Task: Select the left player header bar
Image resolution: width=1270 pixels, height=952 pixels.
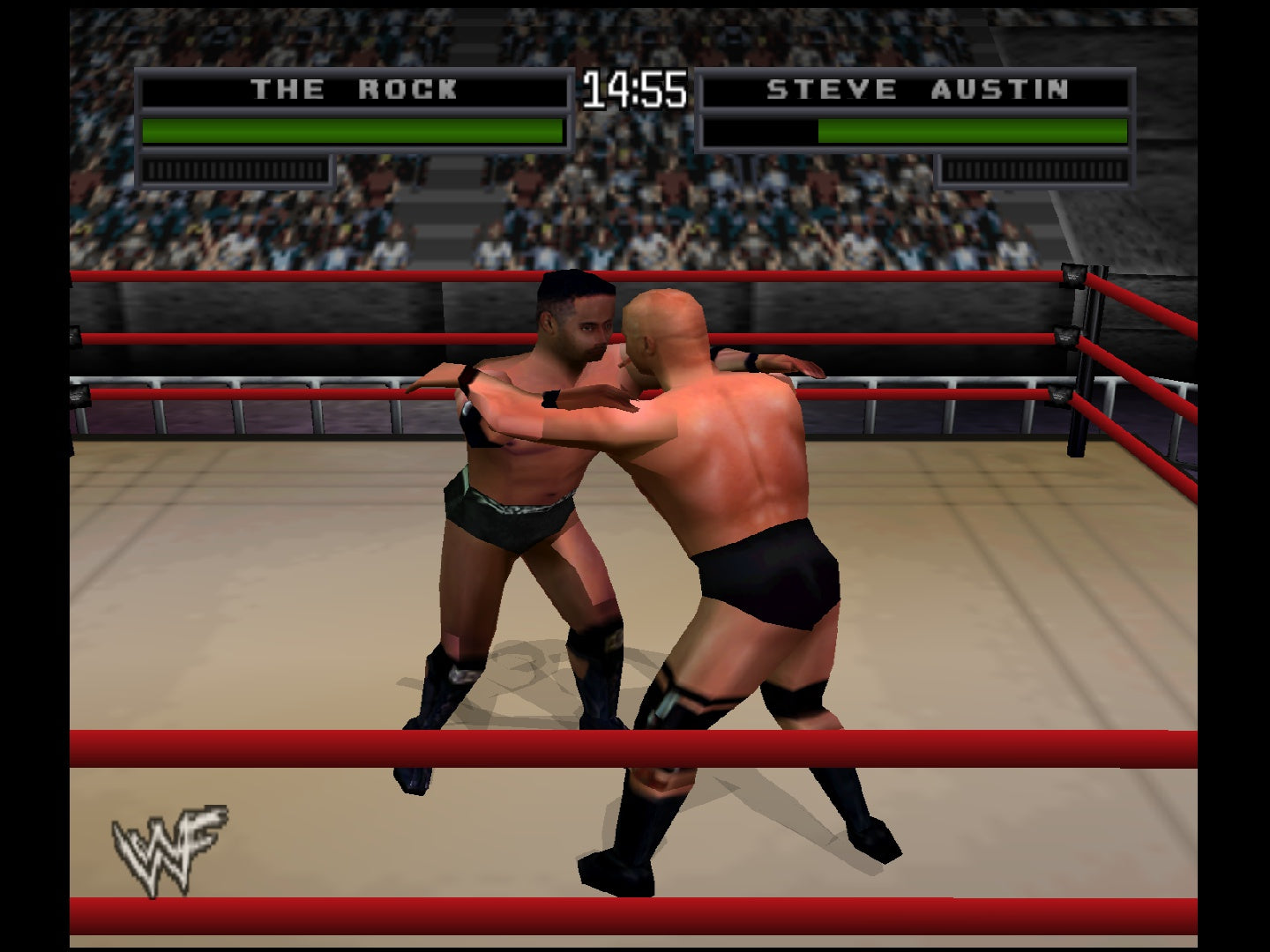Action: [353, 88]
